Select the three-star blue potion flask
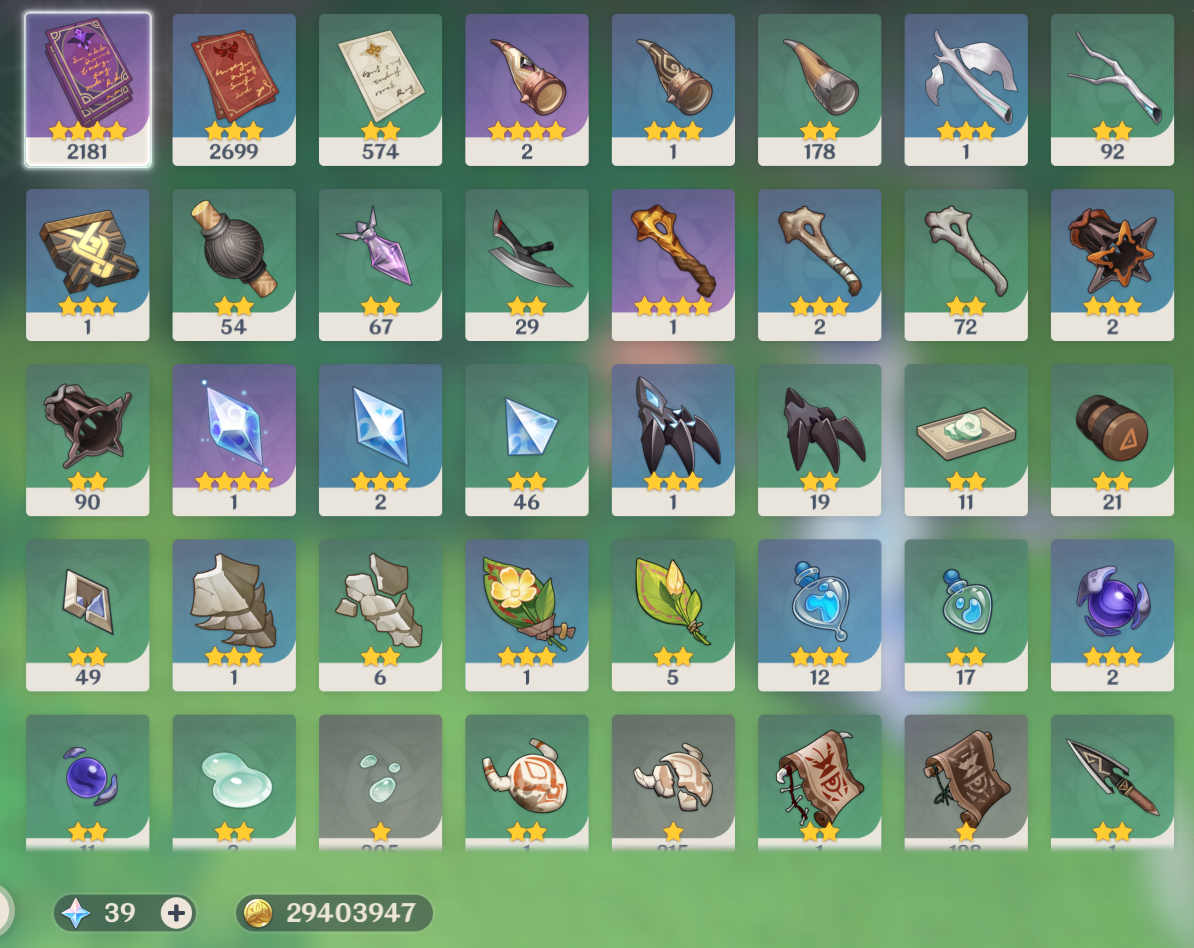Viewport: 1194px width, 948px height. point(819,613)
